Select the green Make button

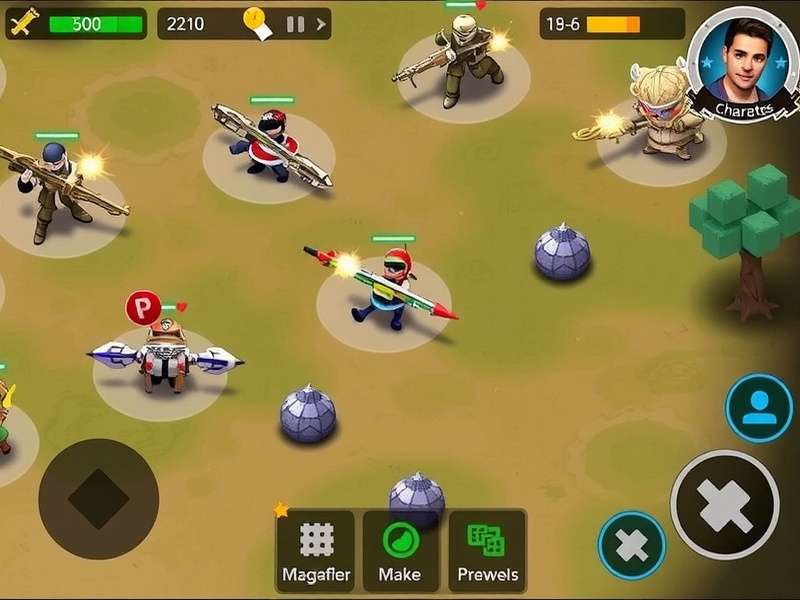click(x=400, y=550)
